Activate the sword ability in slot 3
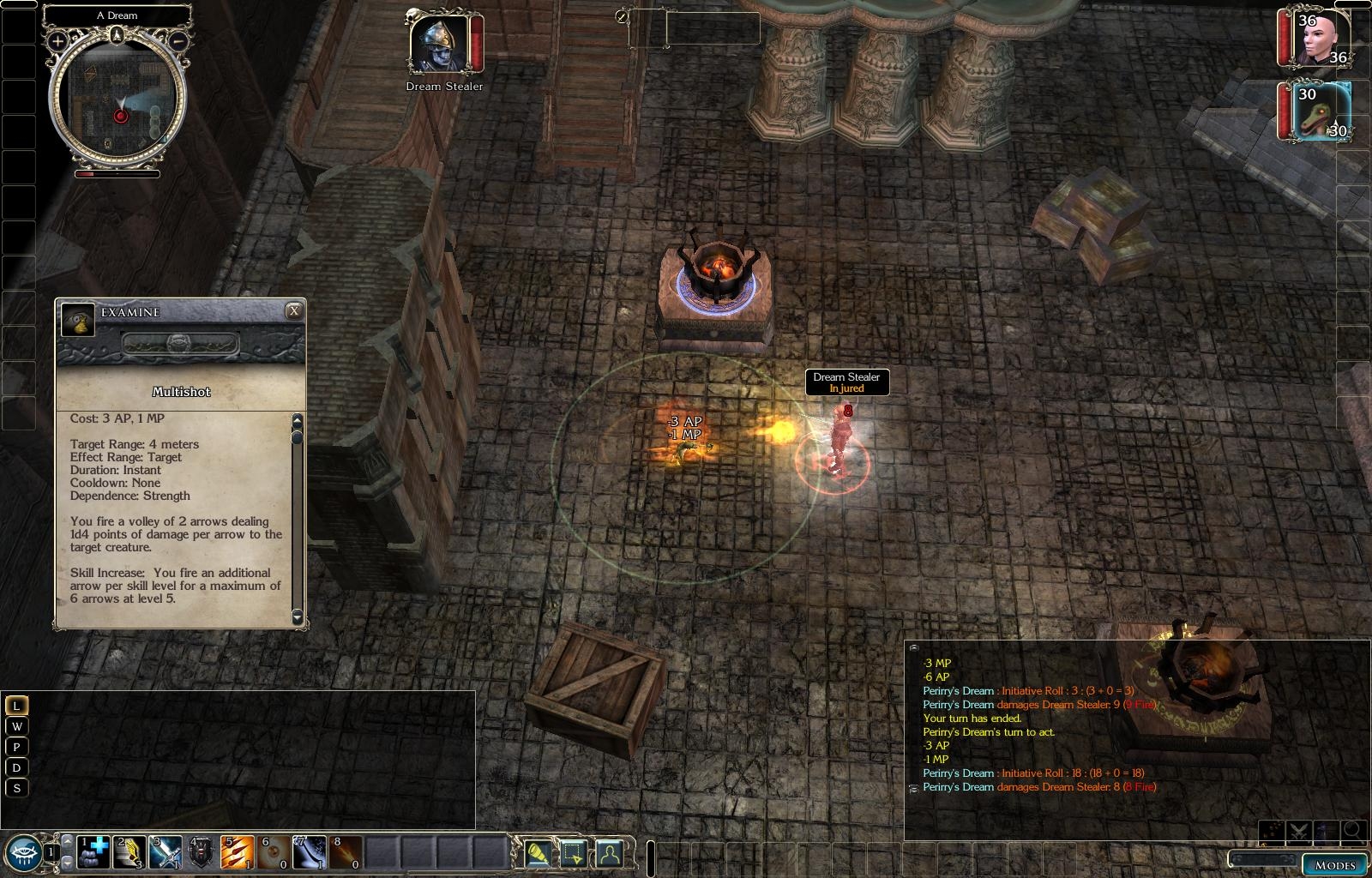Screen dimensions: 1372x878 165,852
